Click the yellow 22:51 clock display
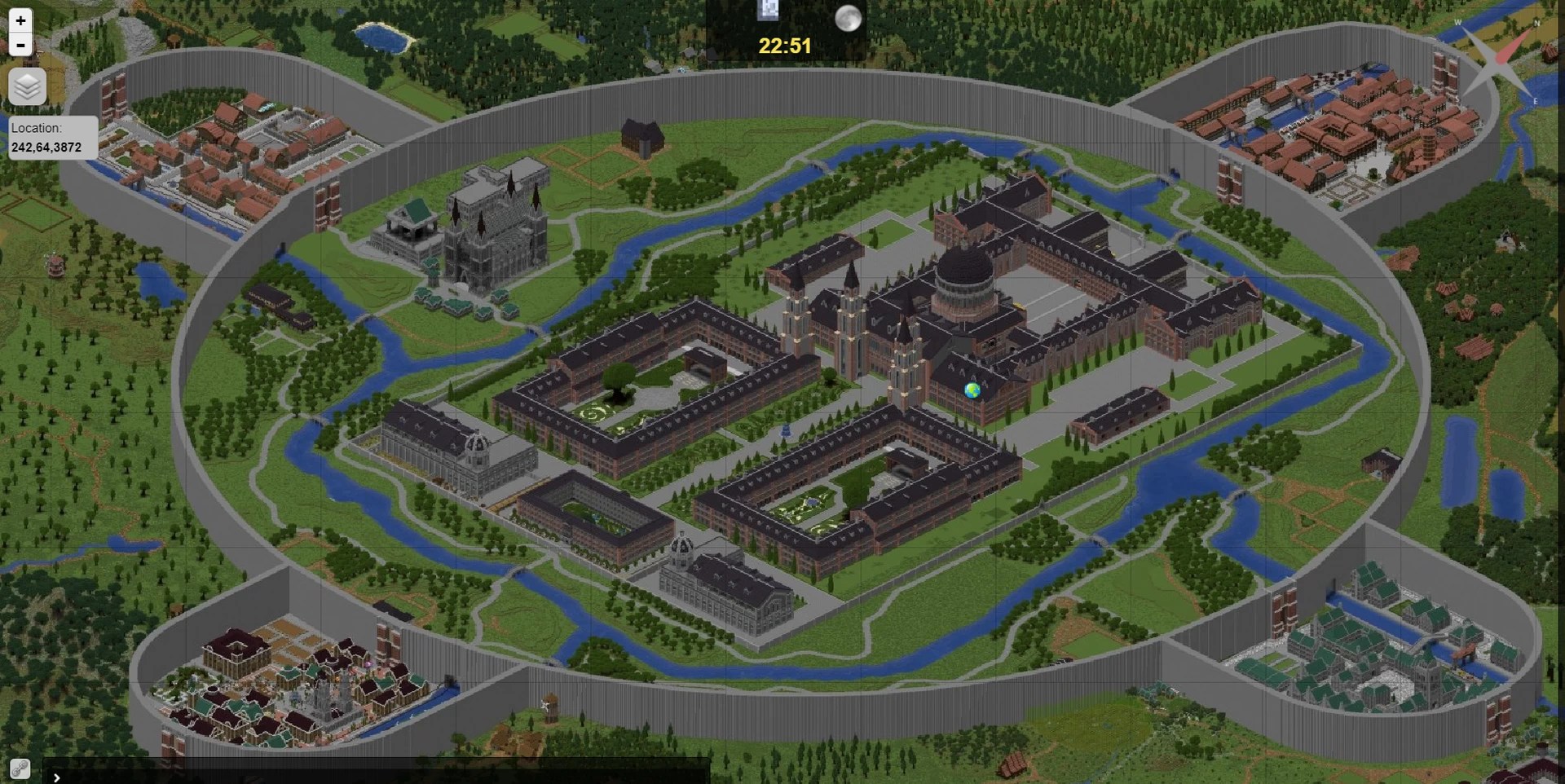 pos(784,46)
